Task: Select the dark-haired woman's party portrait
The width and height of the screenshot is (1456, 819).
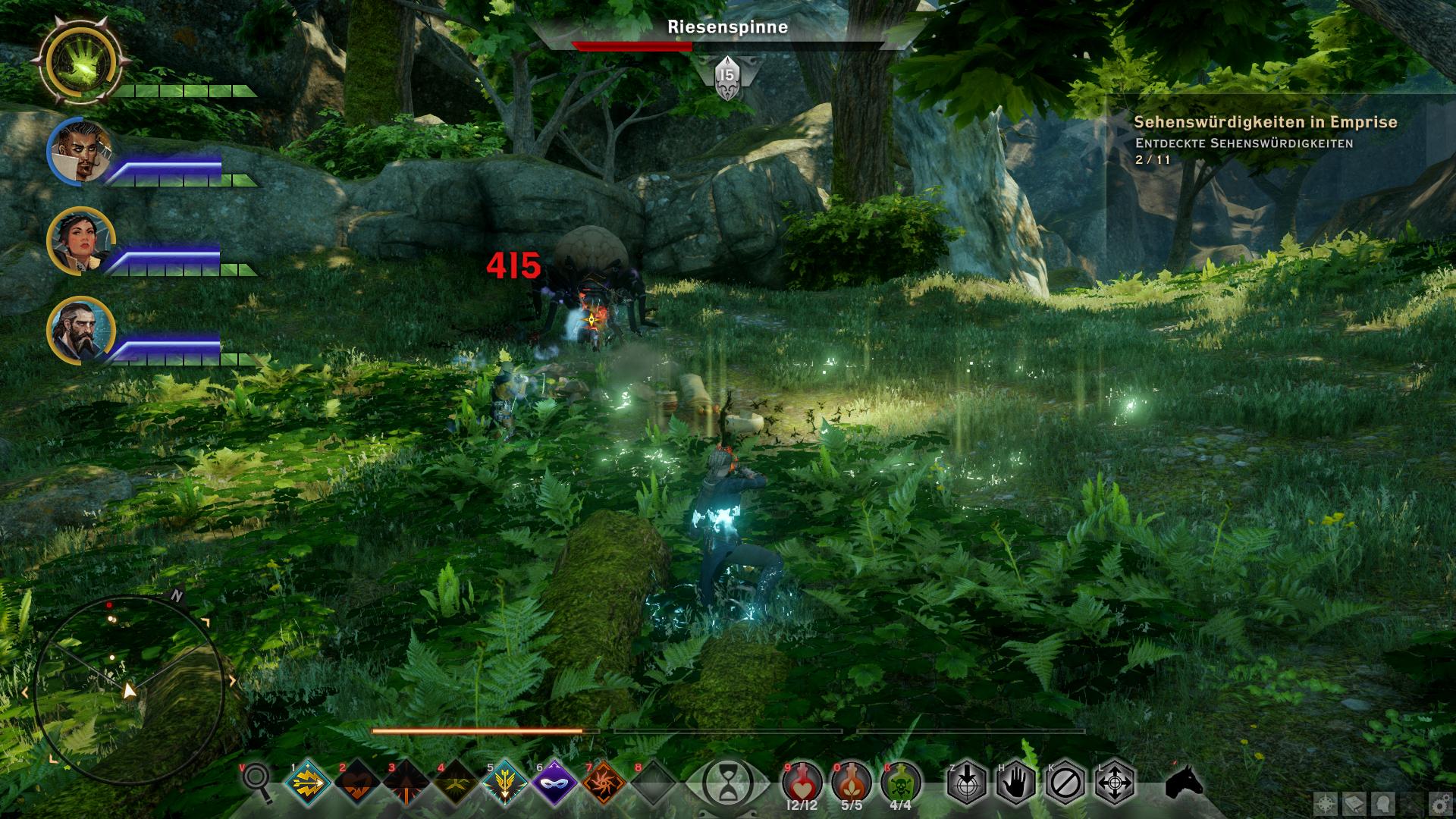Action: (80, 241)
